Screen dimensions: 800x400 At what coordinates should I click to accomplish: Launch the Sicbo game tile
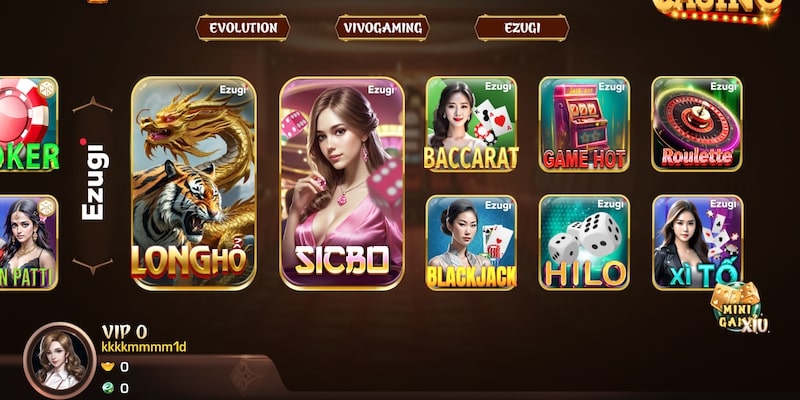click(342, 183)
